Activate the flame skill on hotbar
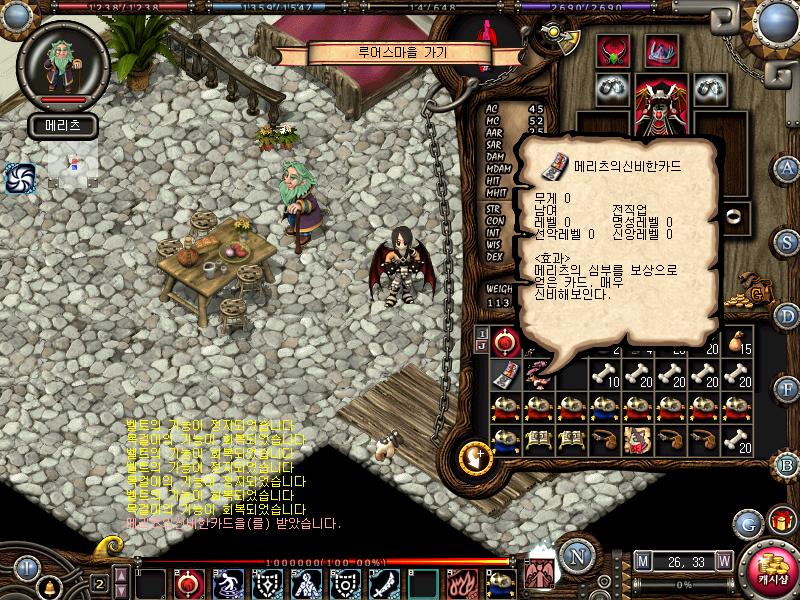Image resolution: width=800 pixels, height=600 pixels. pyautogui.click(x=462, y=582)
